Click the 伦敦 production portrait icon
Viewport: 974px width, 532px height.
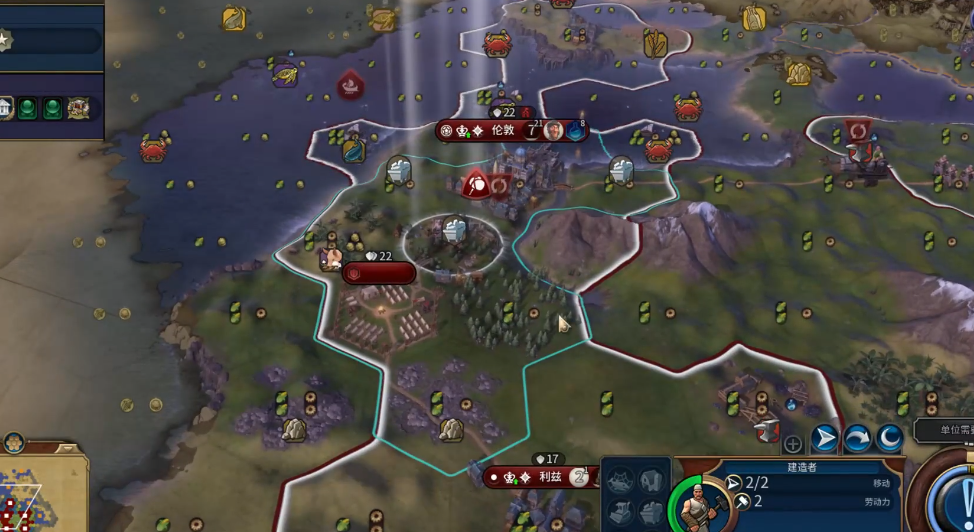tap(554, 131)
